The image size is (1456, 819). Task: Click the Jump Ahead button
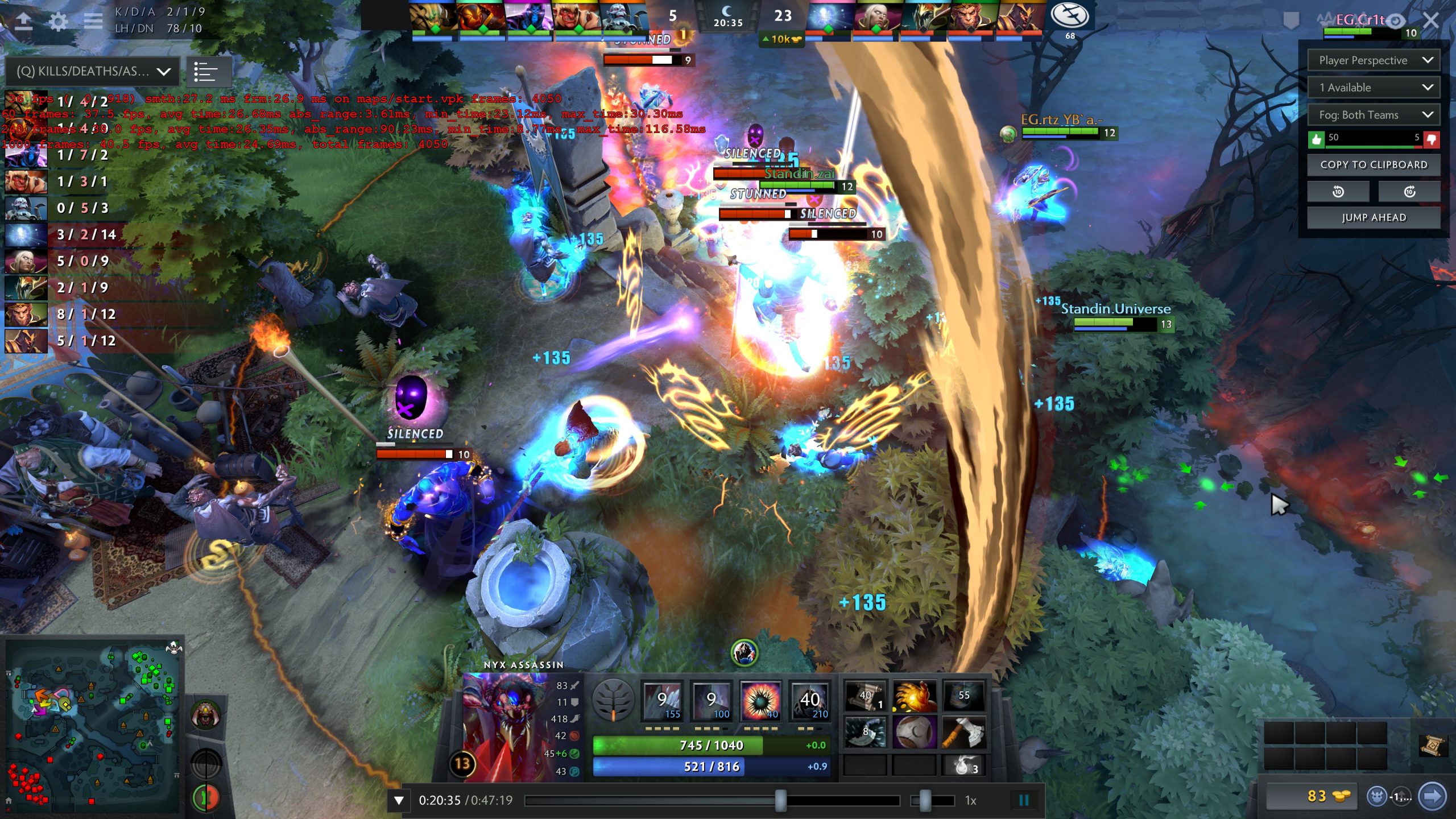click(1374, 217)
